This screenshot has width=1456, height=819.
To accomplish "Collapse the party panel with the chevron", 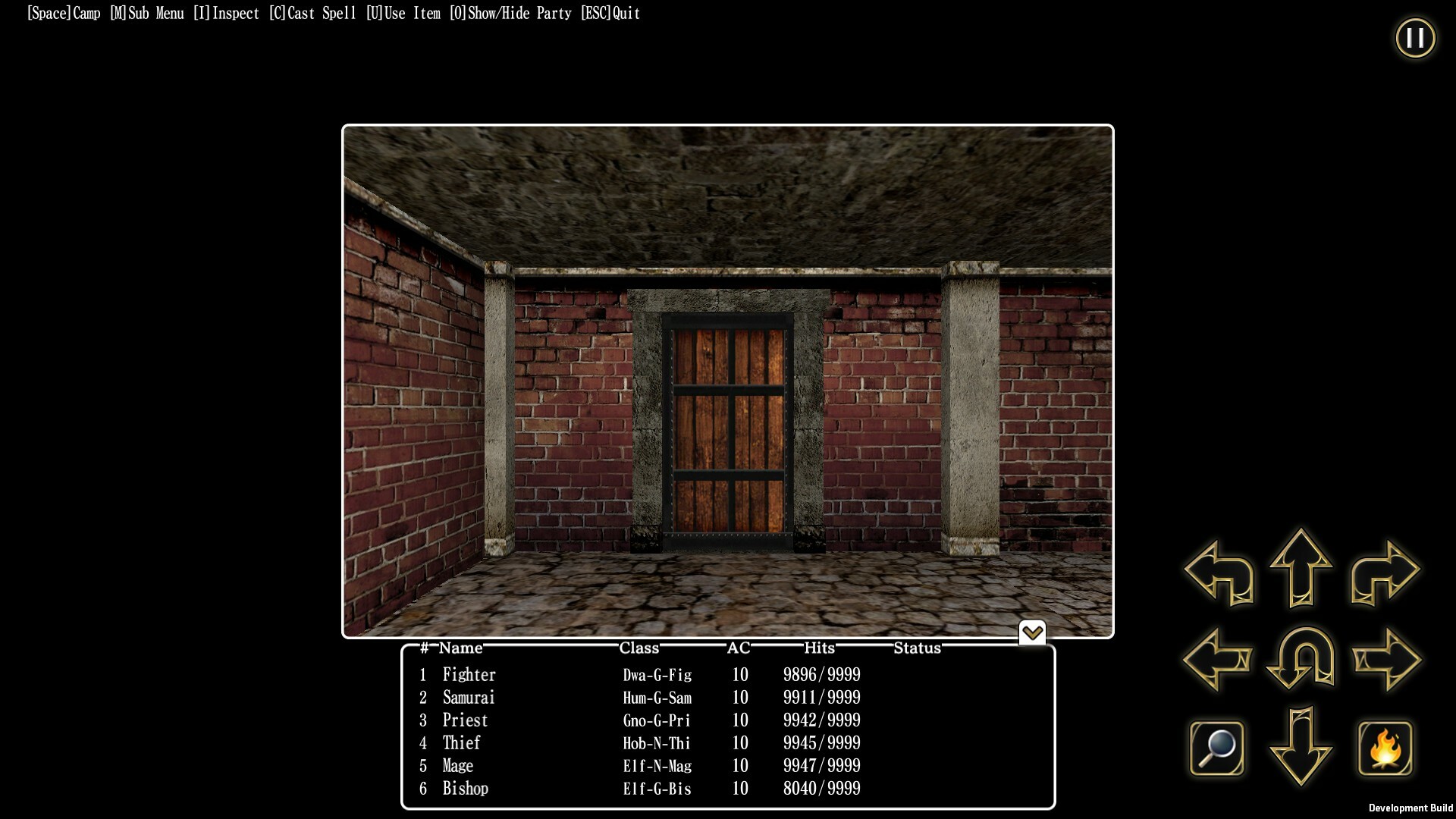I will point(1032,632).
